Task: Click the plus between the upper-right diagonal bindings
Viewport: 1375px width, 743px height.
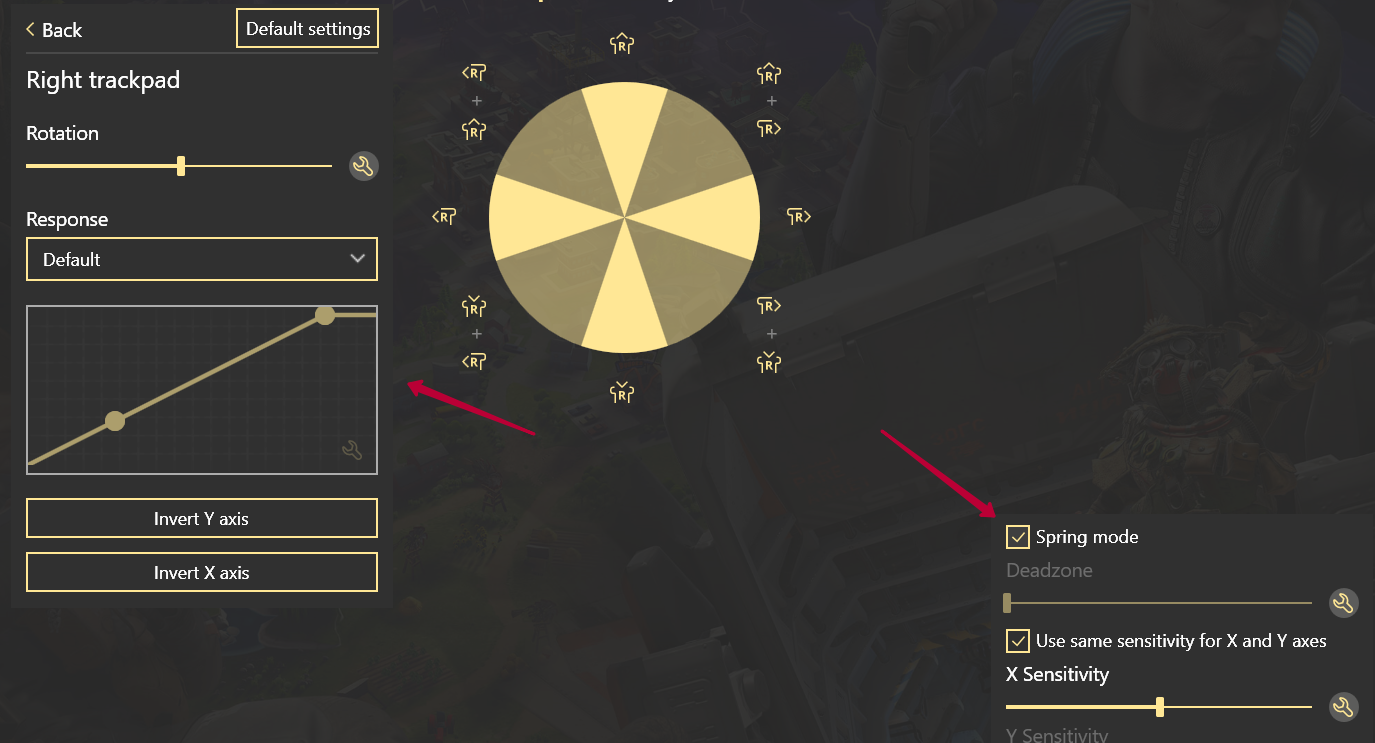Action: click(x=770, y=100)
